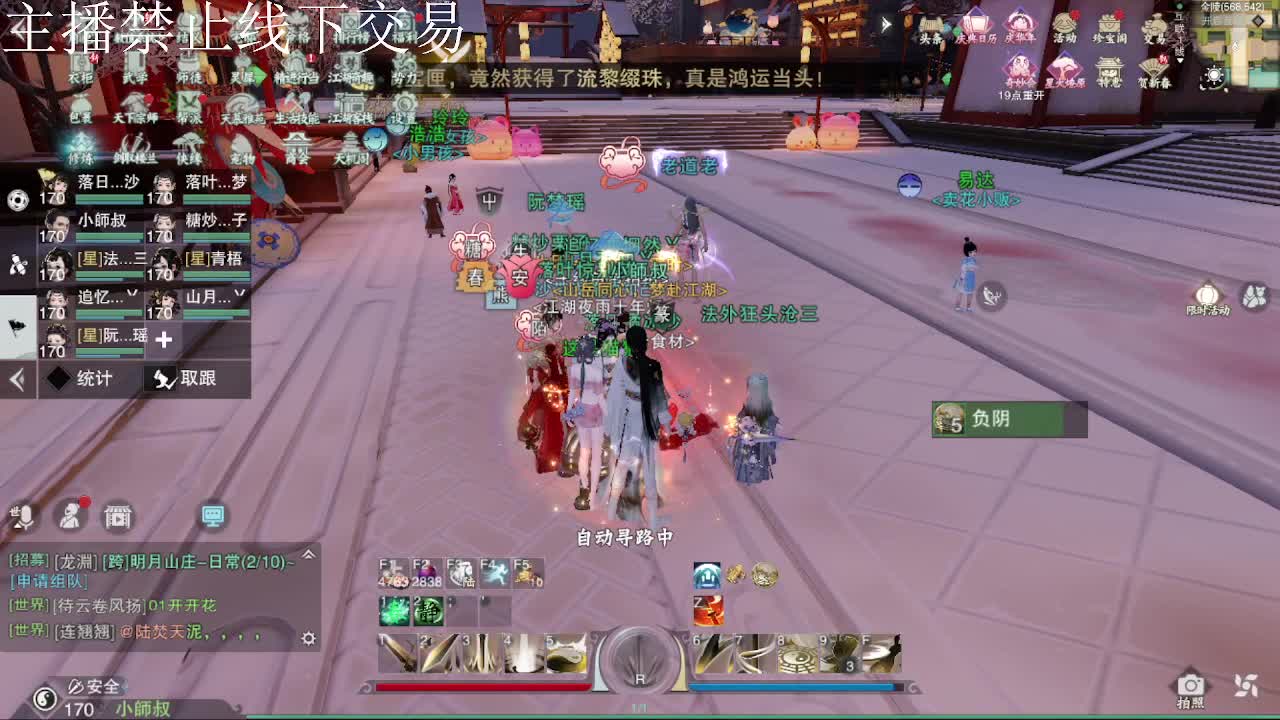Expand the chat panel with its chevron

[x=308, y=554]
